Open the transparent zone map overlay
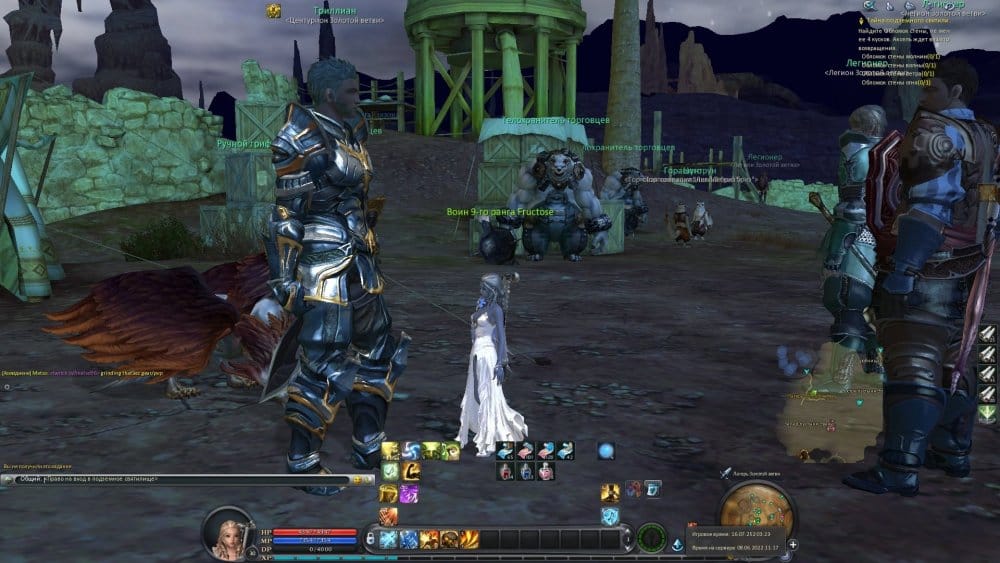This screenshot has width=1000, height=563. pos(828,402)
